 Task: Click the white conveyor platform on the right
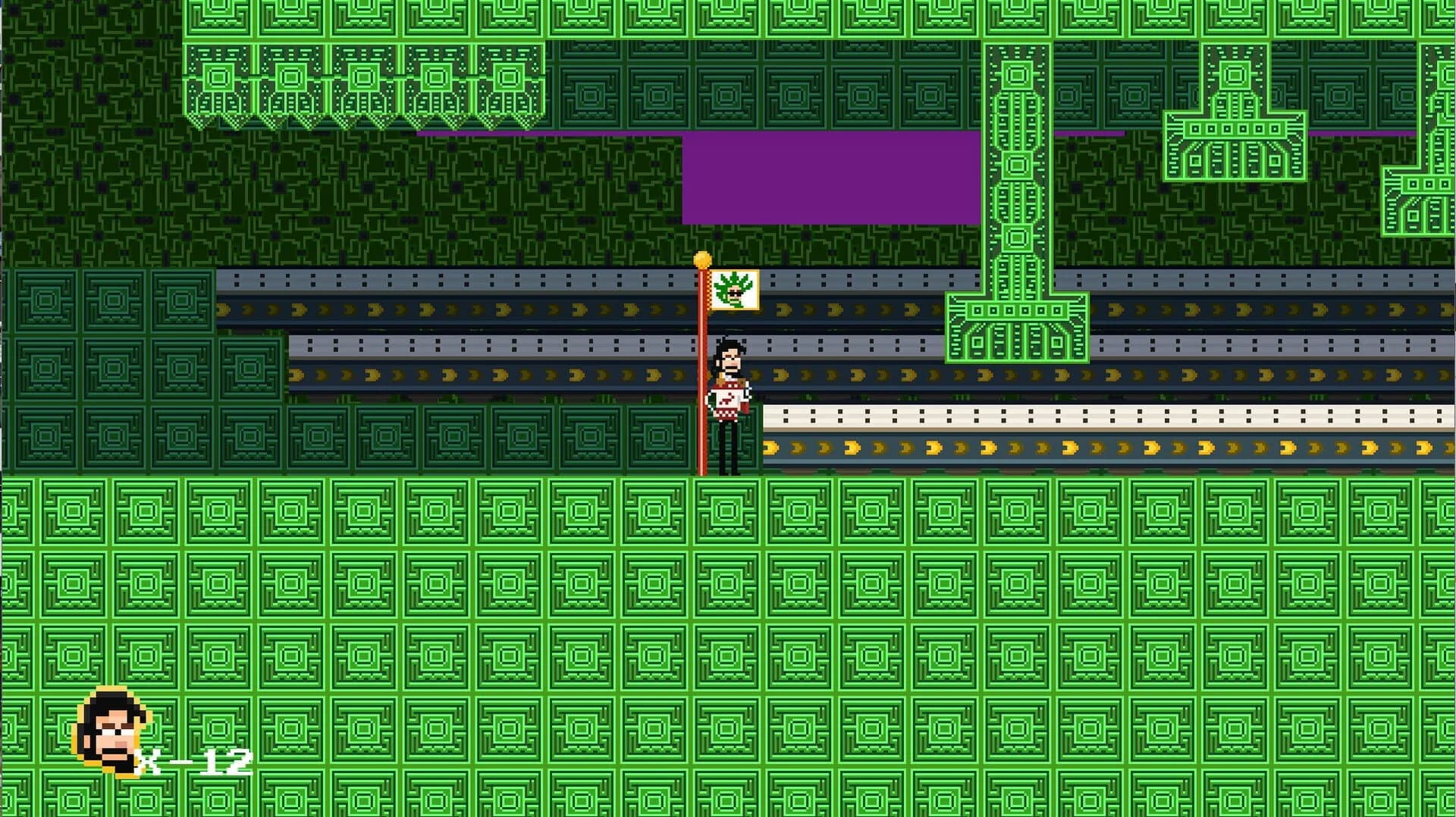1062,415
